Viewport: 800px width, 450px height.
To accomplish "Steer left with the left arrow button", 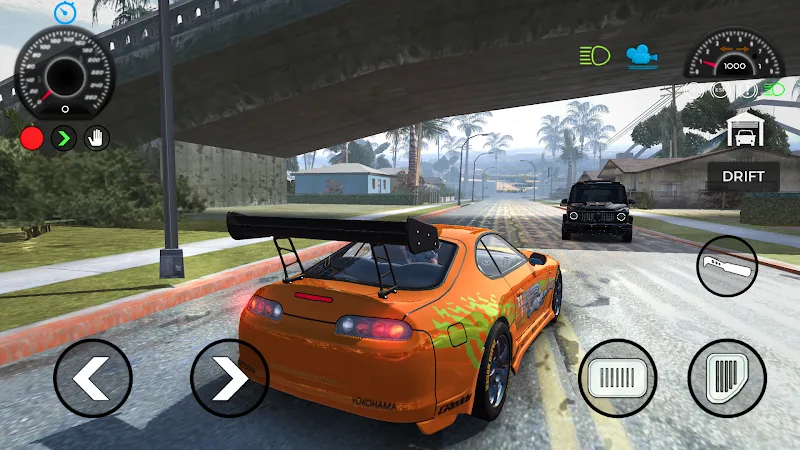I will point(93,378).
